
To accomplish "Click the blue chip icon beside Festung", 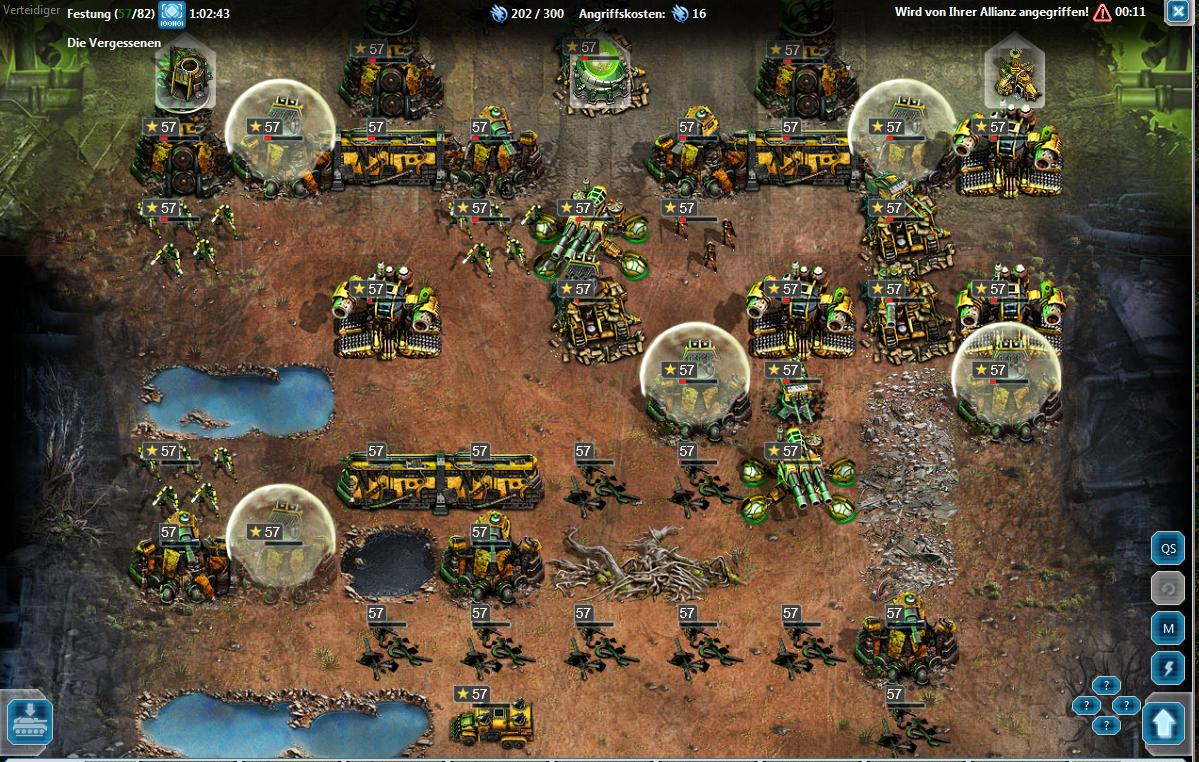I will (x=172, y=14).
